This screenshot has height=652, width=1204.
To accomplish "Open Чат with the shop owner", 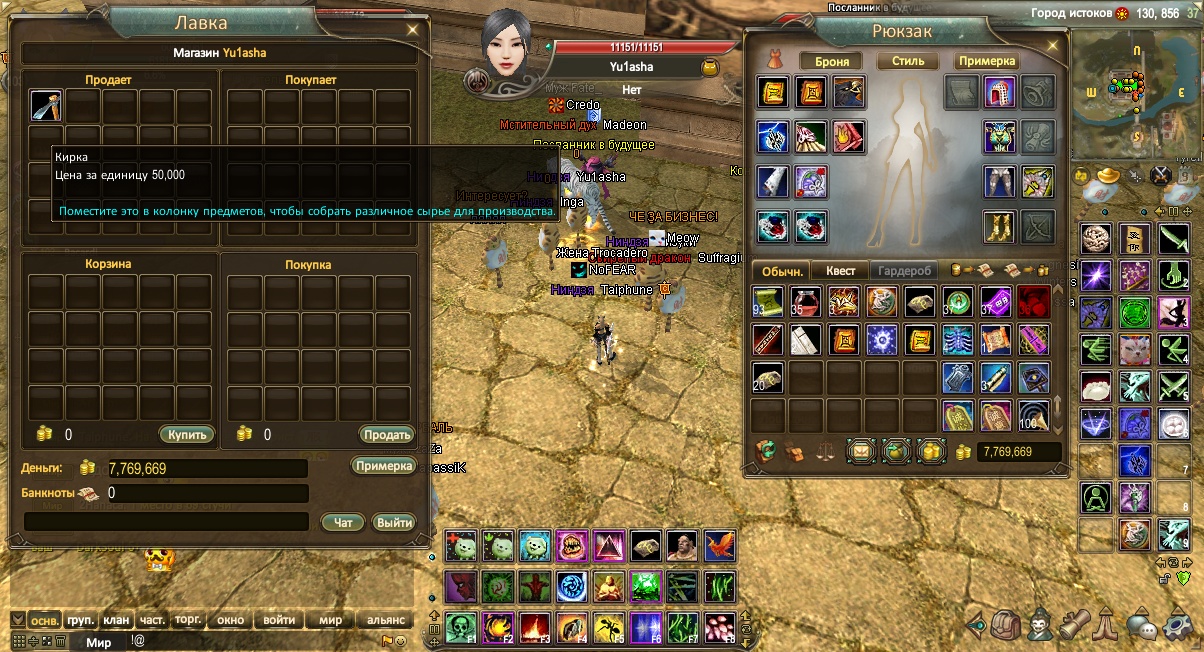I will coord(343,522).
